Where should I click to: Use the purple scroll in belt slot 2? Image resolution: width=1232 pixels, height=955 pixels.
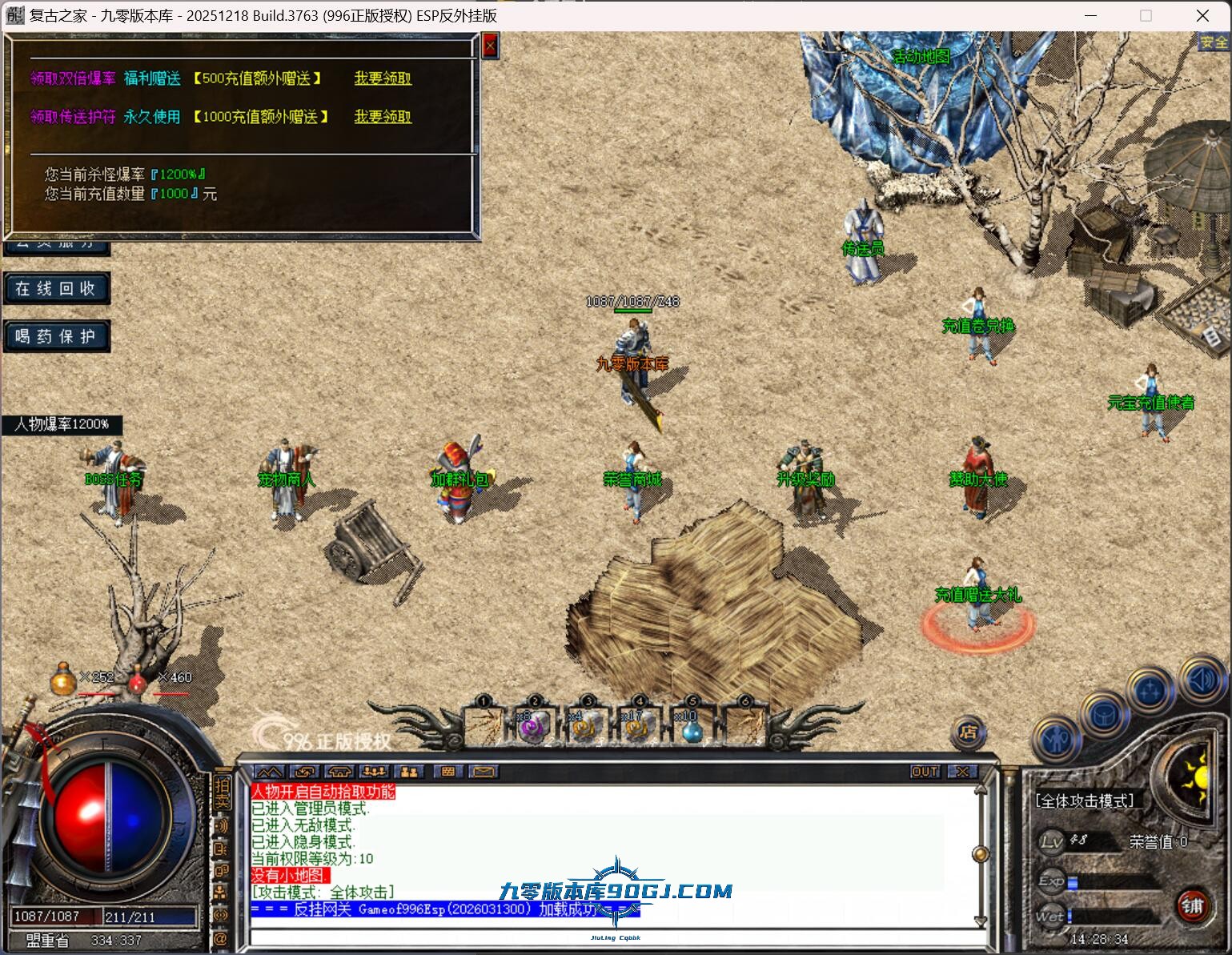click(533, 727)
